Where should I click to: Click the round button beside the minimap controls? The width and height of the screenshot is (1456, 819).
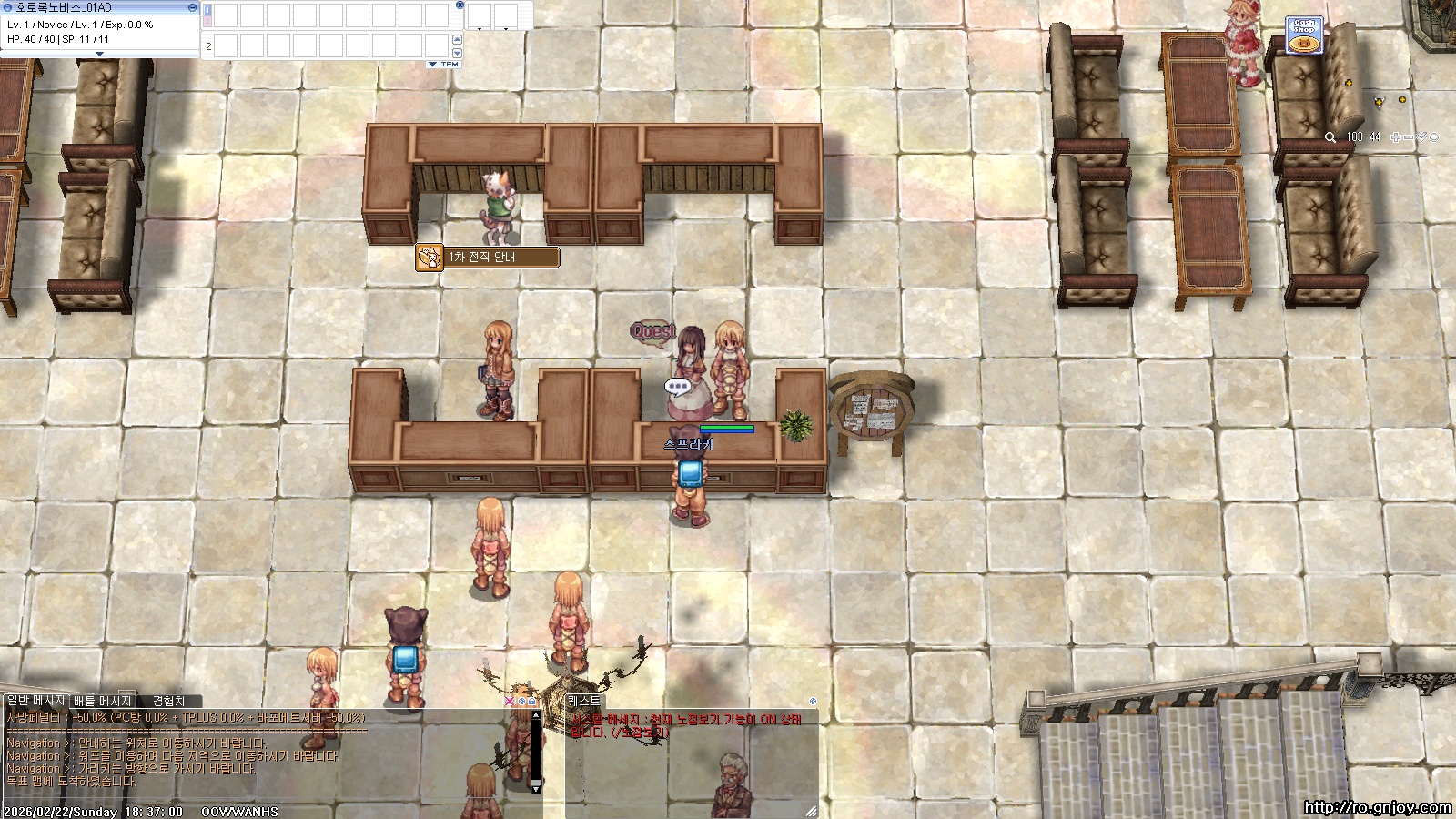1435,137
